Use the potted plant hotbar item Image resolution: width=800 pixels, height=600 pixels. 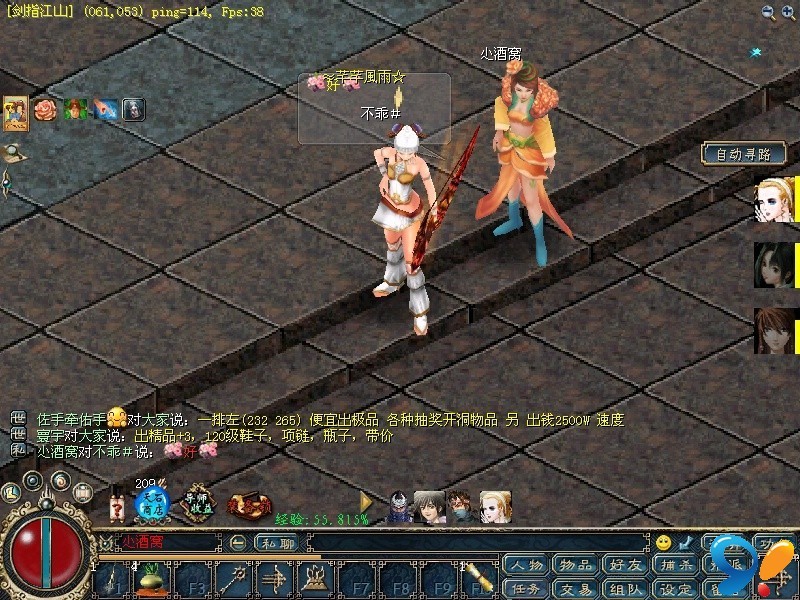(150, 580)
